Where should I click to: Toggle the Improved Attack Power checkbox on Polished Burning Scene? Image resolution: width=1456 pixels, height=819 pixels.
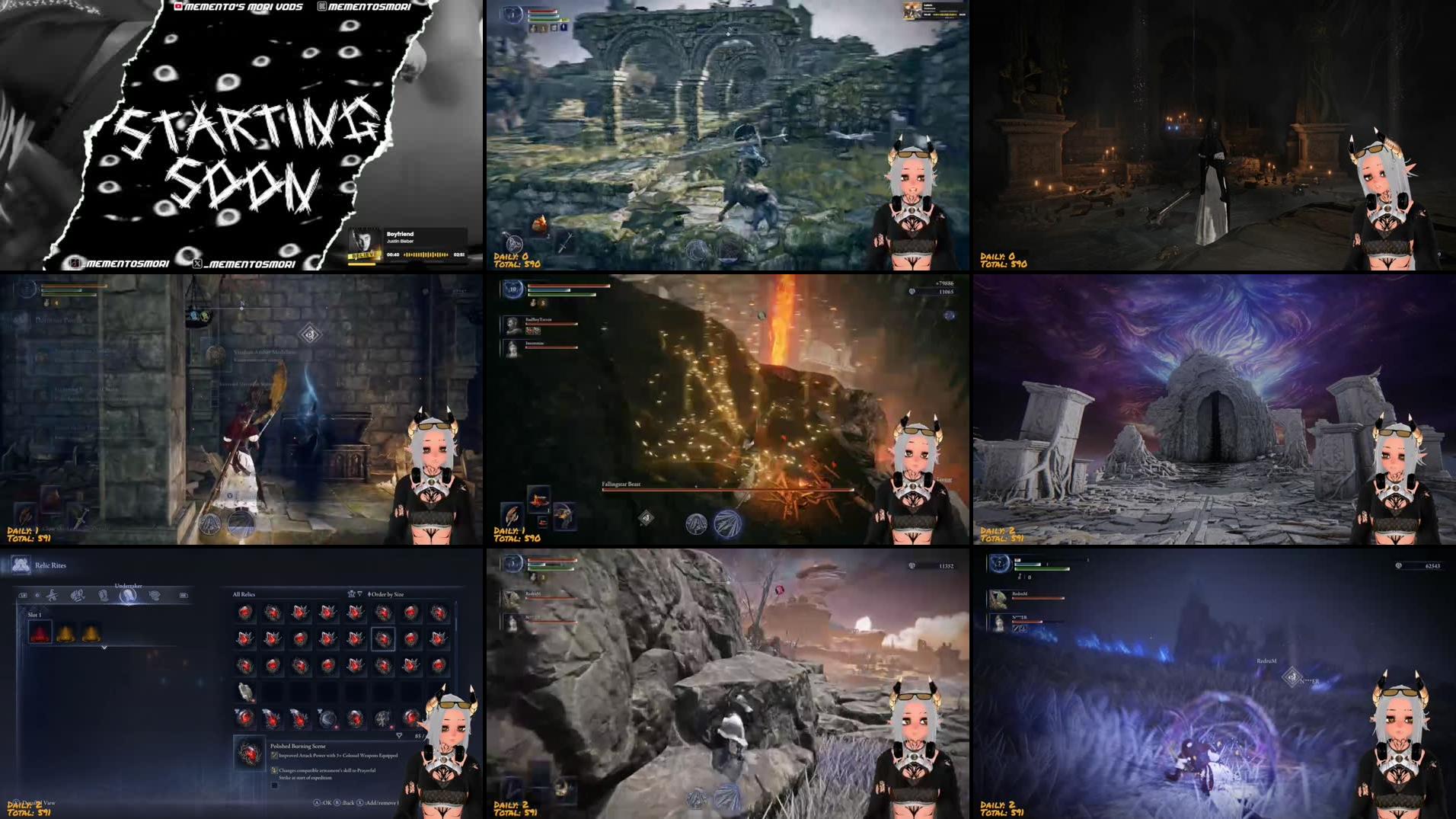(x=275, y=757)
